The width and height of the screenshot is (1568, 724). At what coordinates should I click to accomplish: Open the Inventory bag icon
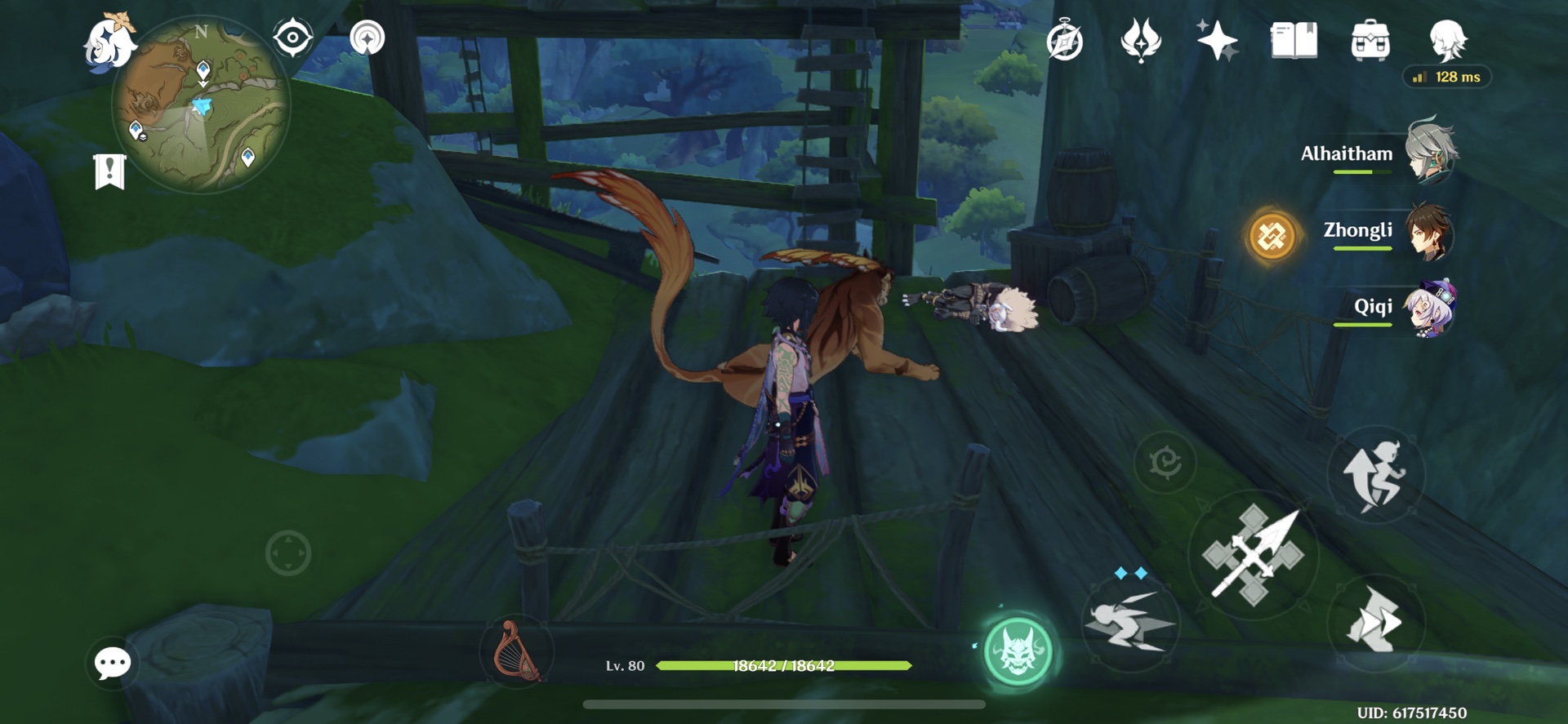pos(1370,42)
